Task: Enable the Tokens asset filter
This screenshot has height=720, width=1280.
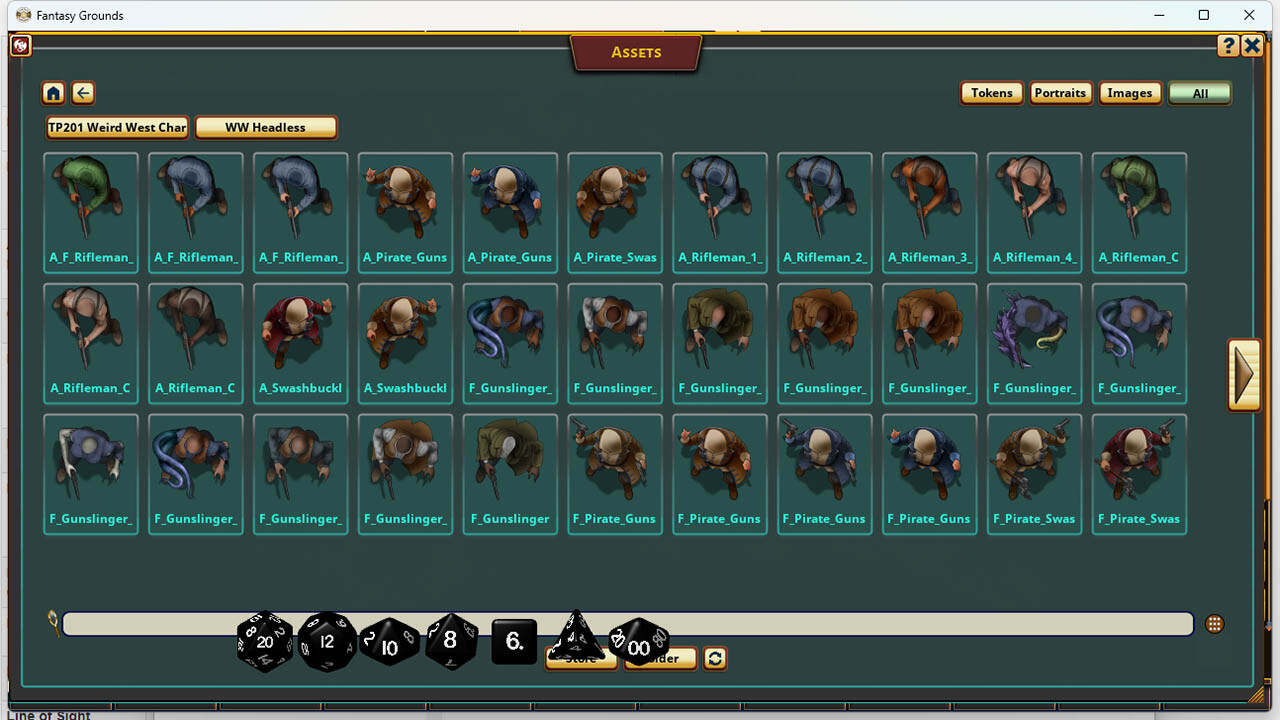Action: click(x=991, y=92)
